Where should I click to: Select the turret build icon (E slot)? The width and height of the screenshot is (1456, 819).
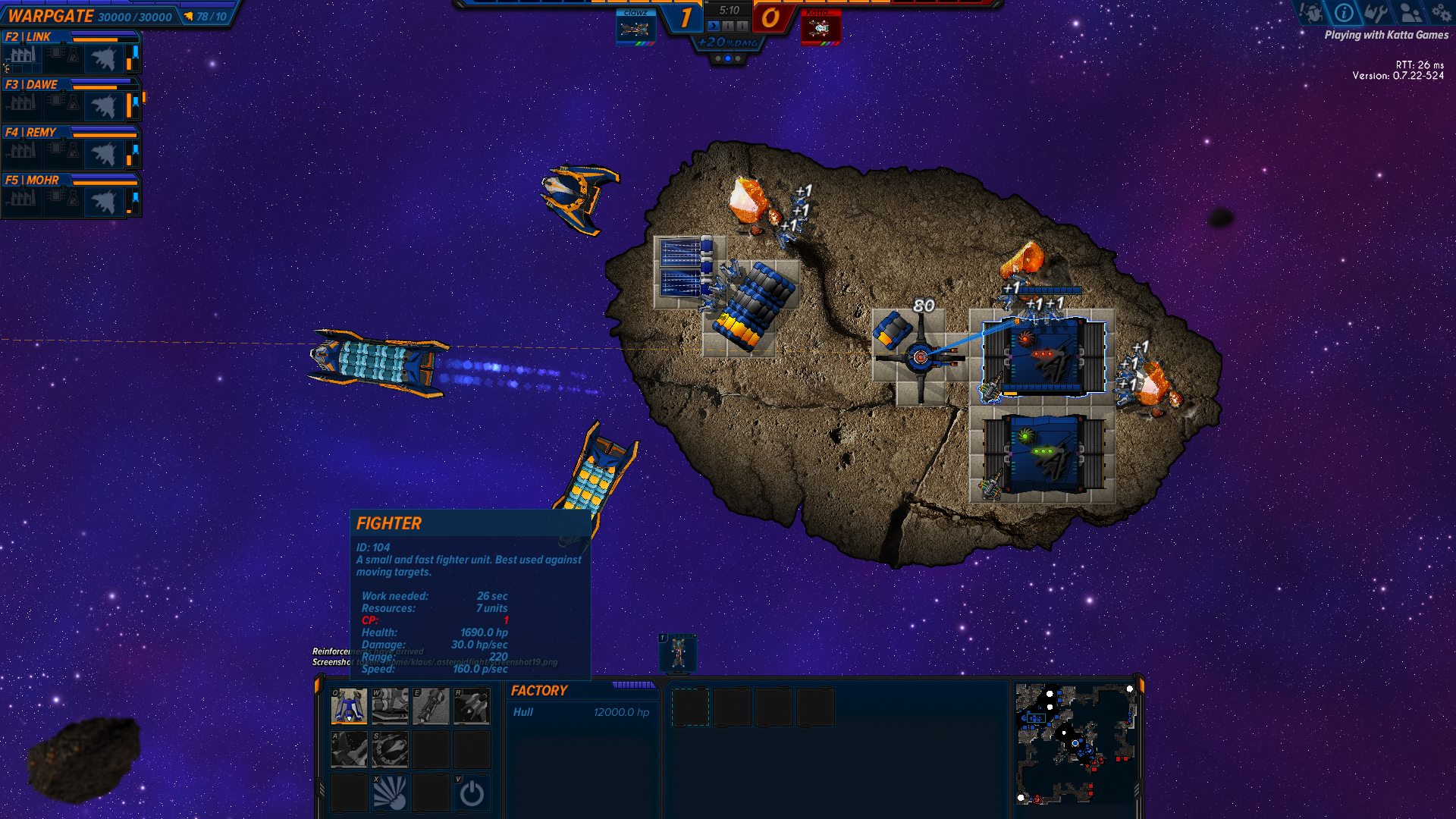[431, 707]
